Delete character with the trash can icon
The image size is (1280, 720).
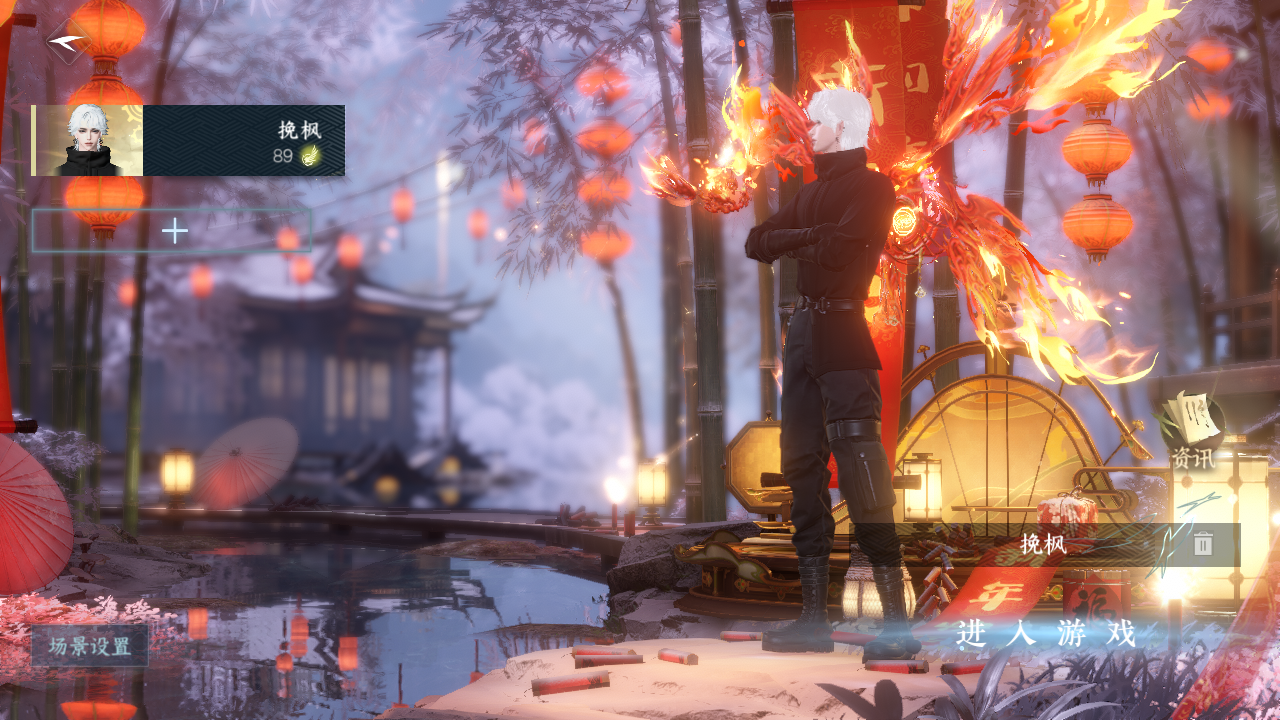1203,544
